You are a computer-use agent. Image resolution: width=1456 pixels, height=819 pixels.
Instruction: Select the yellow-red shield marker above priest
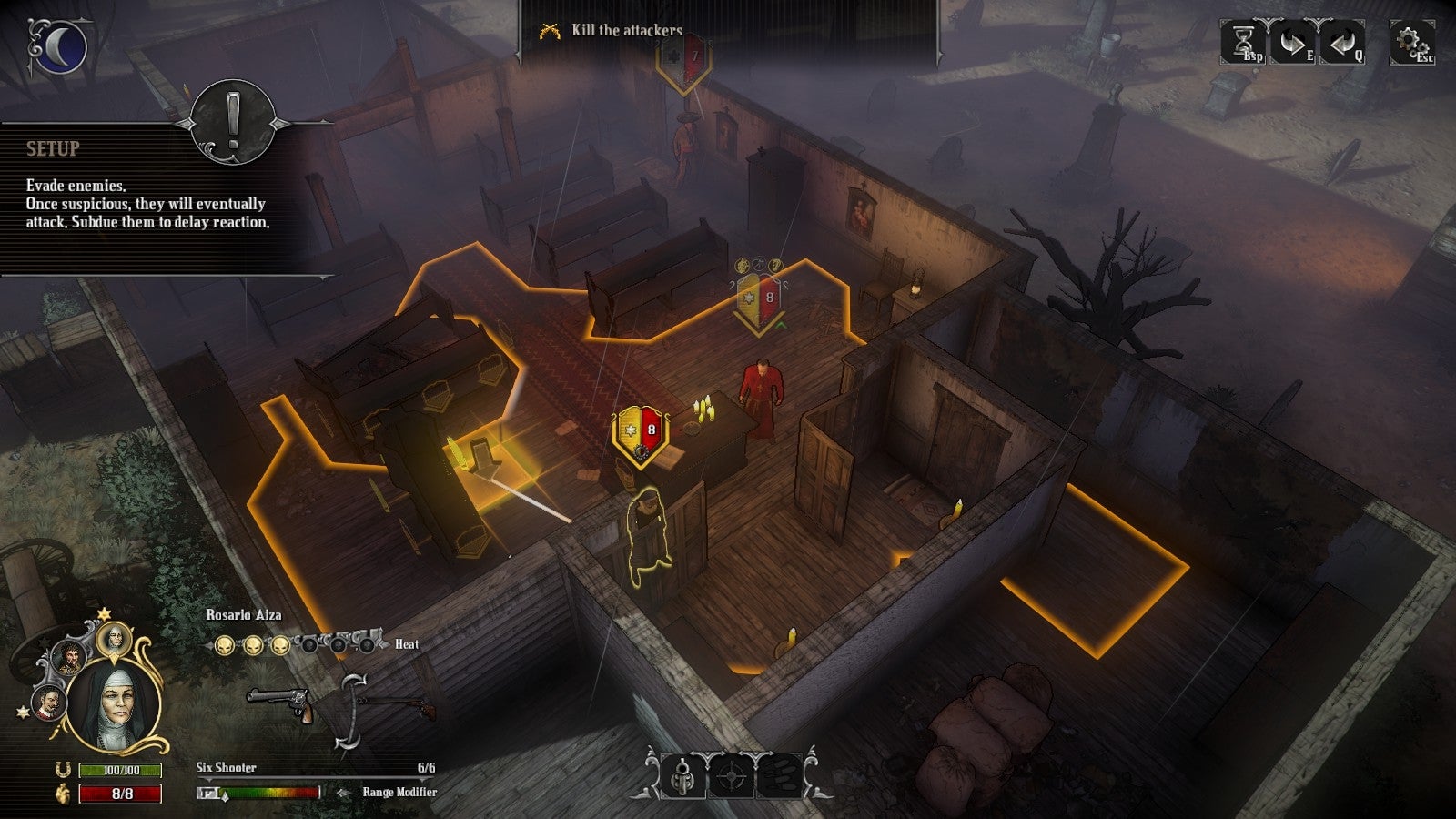[759, 301]
